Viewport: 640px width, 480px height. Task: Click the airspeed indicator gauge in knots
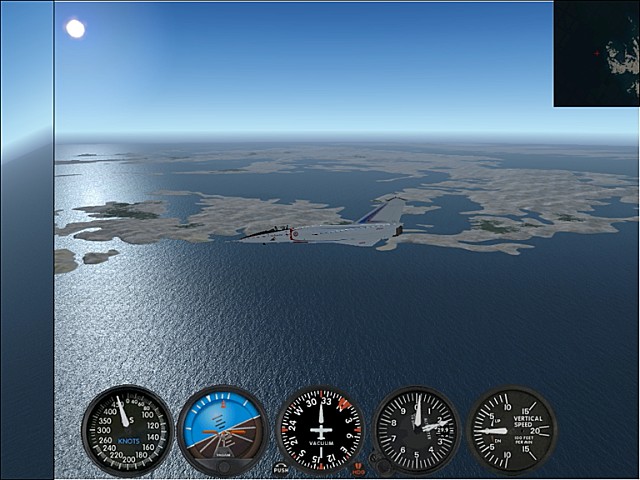[x=127, y=430]
